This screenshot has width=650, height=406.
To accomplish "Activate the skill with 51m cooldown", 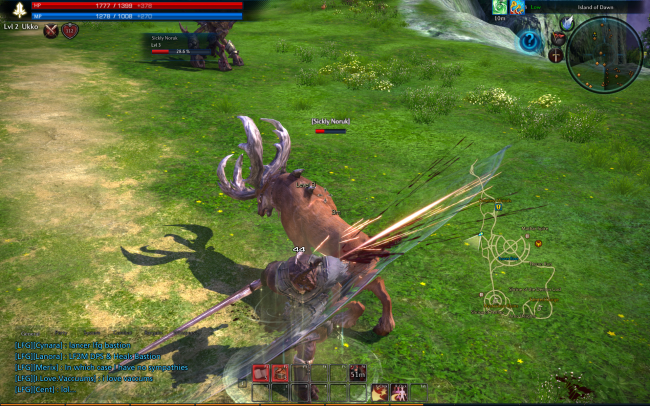I will pos(357,373).
